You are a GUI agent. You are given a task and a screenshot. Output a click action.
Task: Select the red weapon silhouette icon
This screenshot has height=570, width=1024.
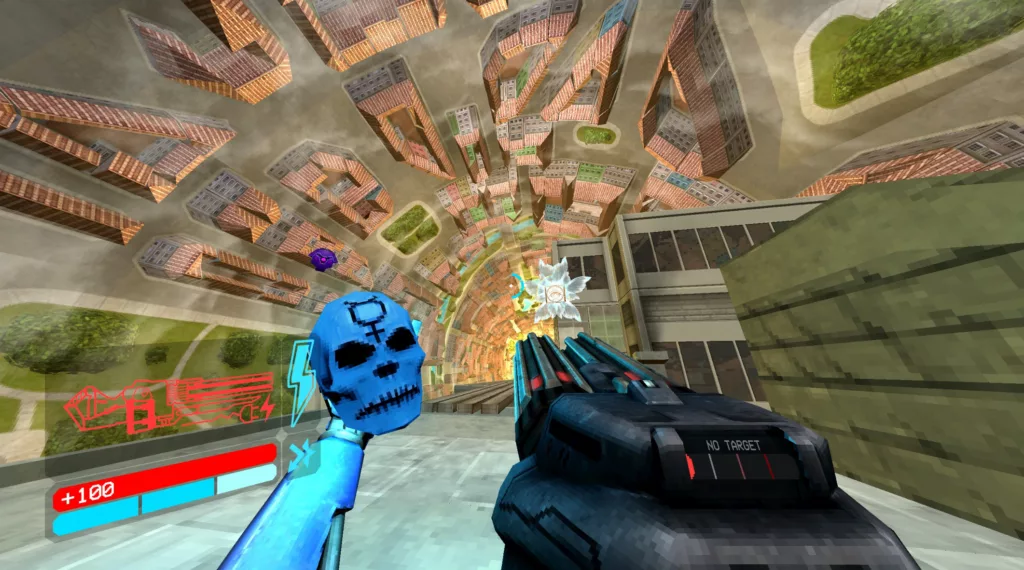168,403
